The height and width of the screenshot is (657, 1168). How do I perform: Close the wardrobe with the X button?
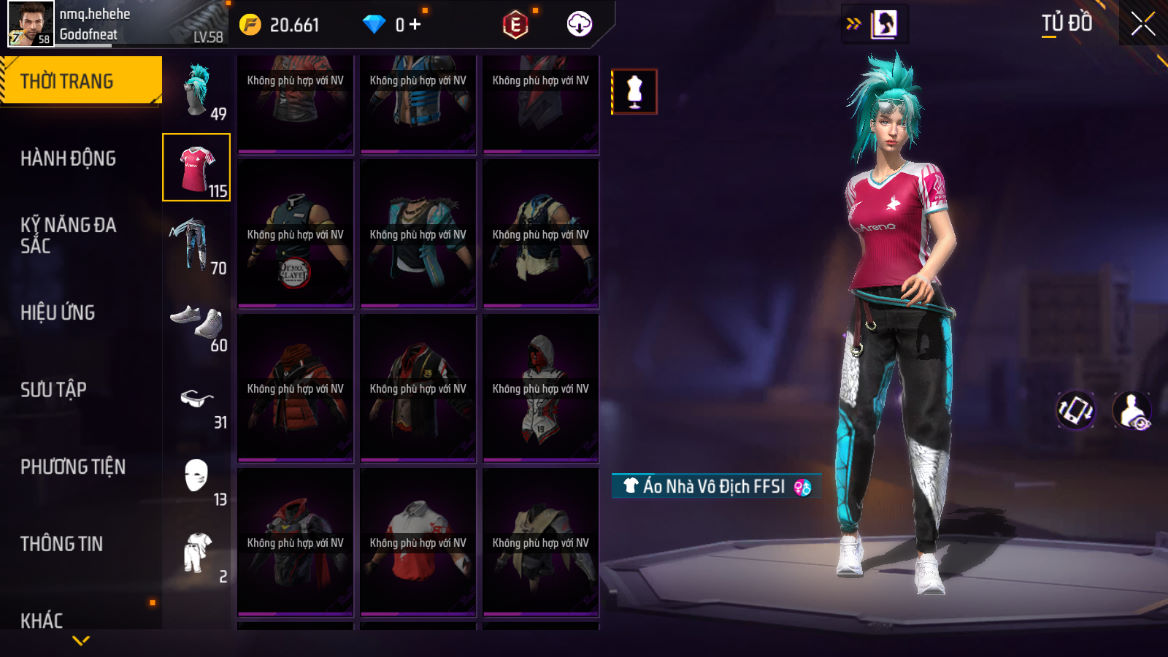pos(1143,24)
